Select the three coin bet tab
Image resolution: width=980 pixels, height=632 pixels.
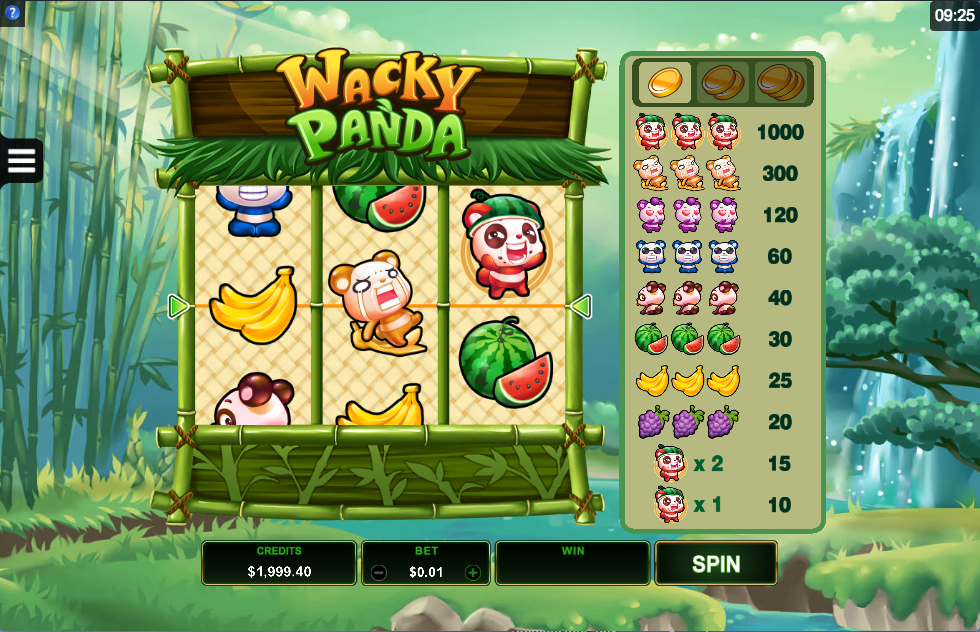coord(780,82)
